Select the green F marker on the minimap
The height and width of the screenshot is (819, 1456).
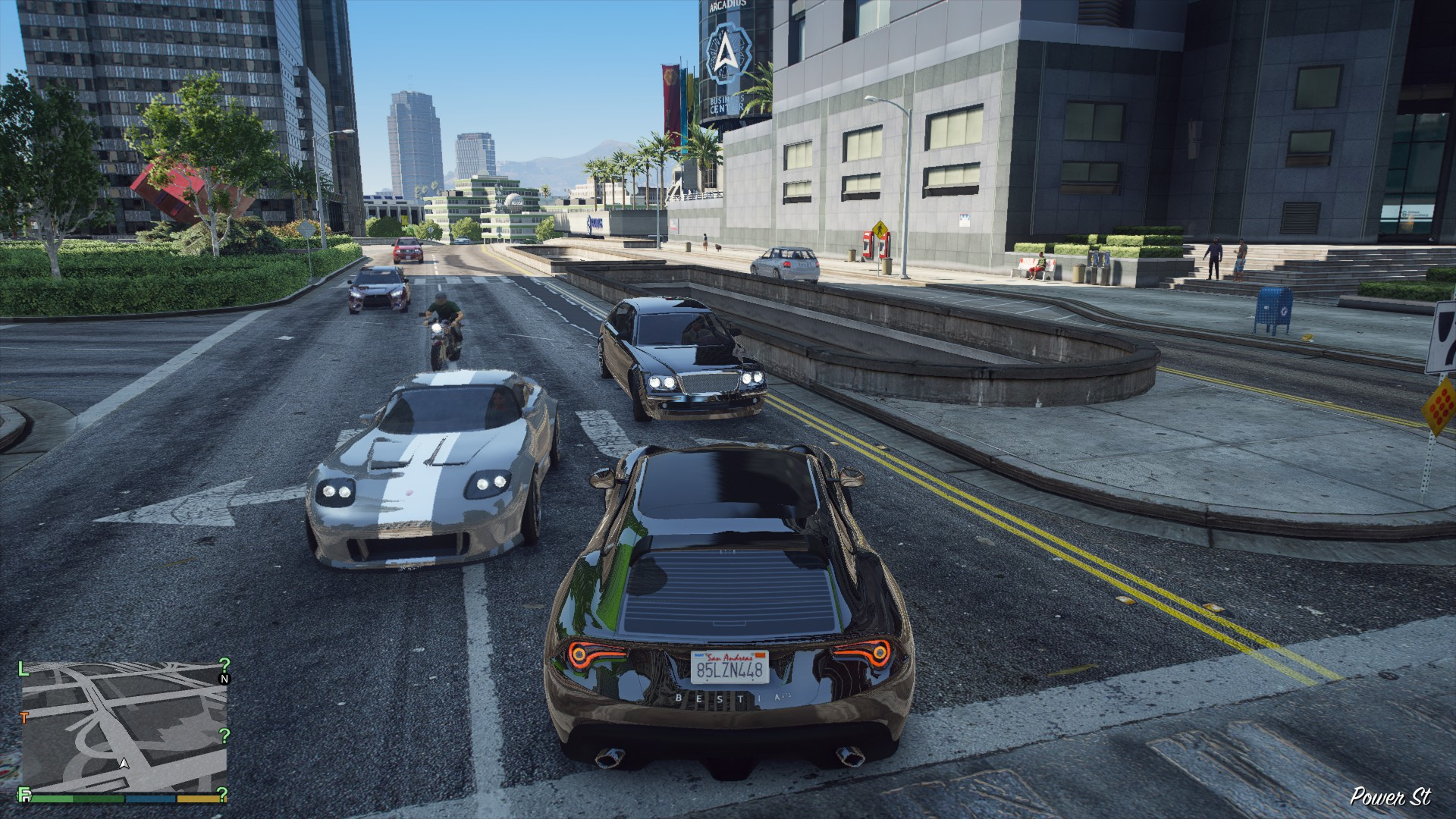(x=25, y=795)
